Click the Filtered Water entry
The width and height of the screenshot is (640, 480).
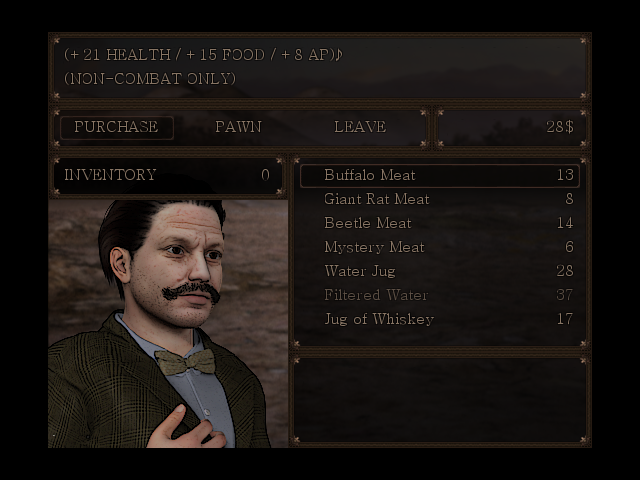439,295
